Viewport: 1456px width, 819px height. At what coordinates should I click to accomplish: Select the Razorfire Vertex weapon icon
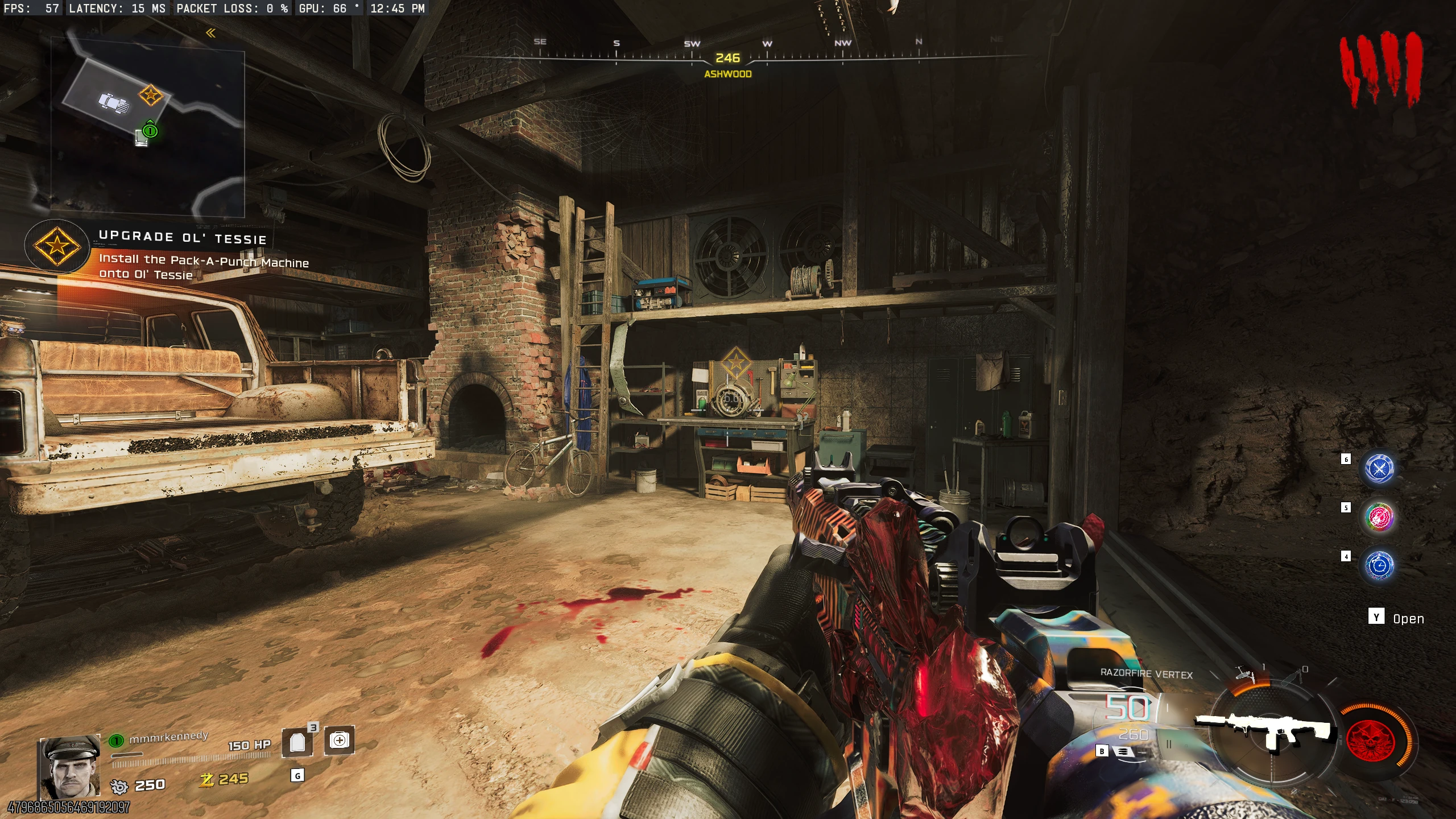(1266, 730)
